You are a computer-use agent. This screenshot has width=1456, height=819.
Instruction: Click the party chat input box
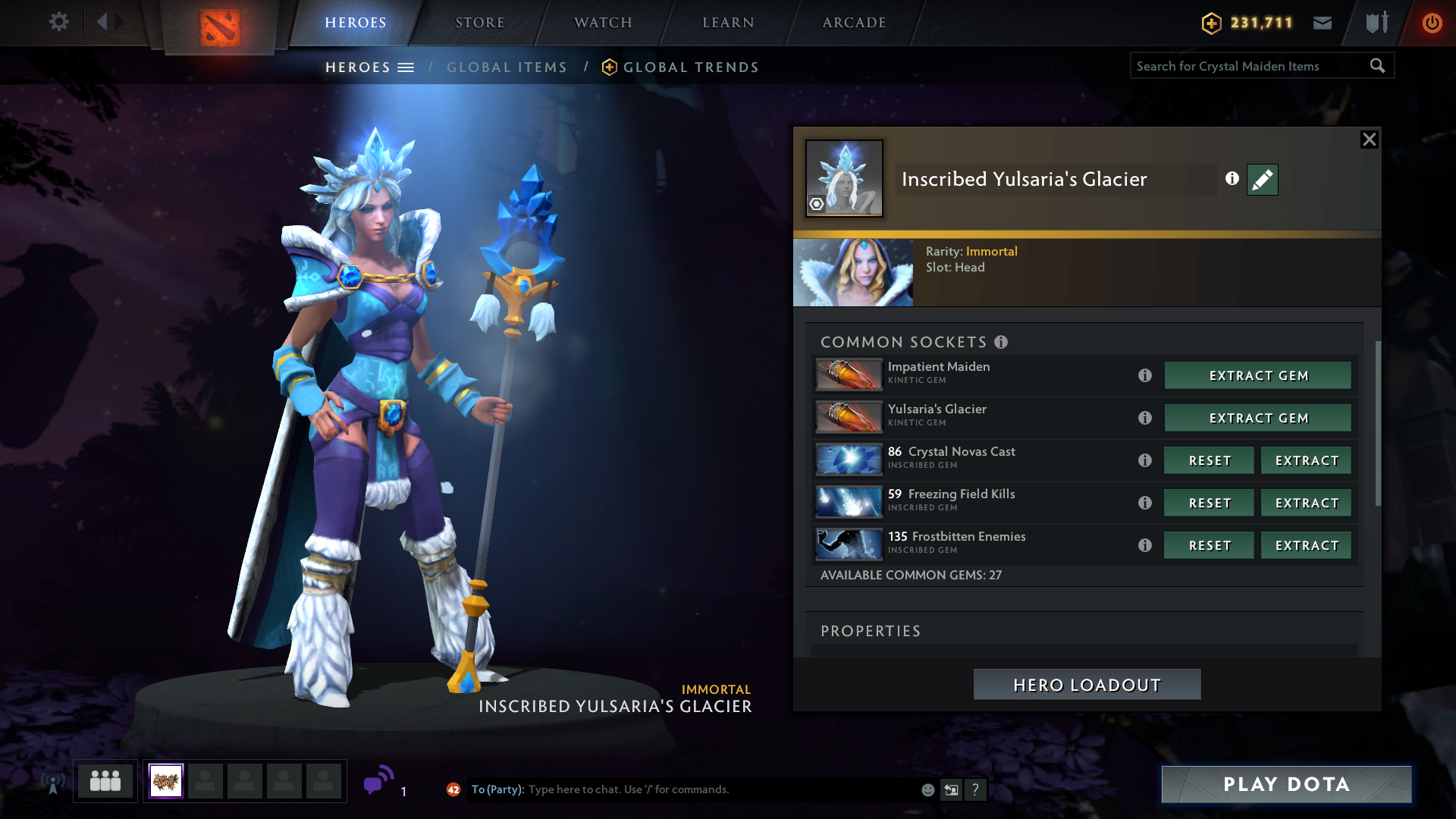coord(720,789)
